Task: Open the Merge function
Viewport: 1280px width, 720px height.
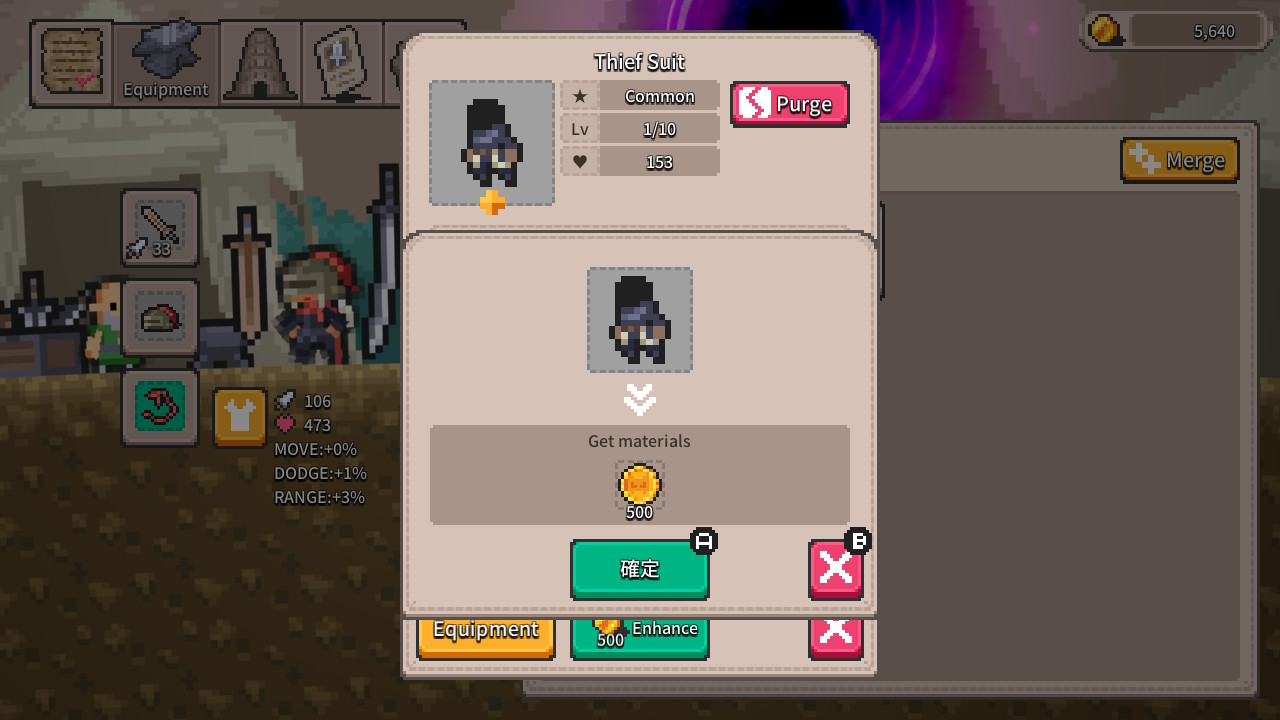Action: coord(1179,160)
